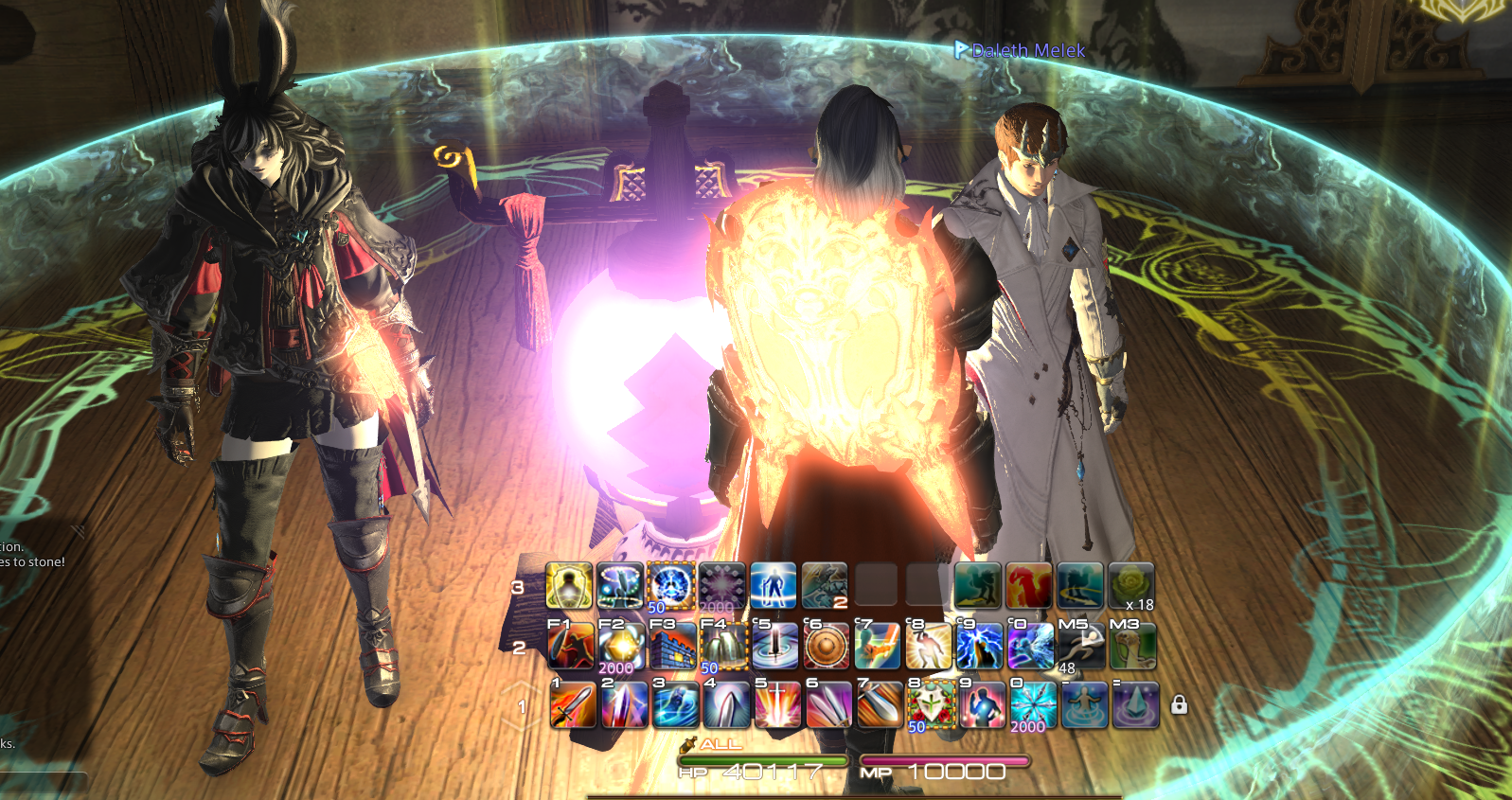
Task: Use the Sheltron shield ability
Action: point(724,647)
